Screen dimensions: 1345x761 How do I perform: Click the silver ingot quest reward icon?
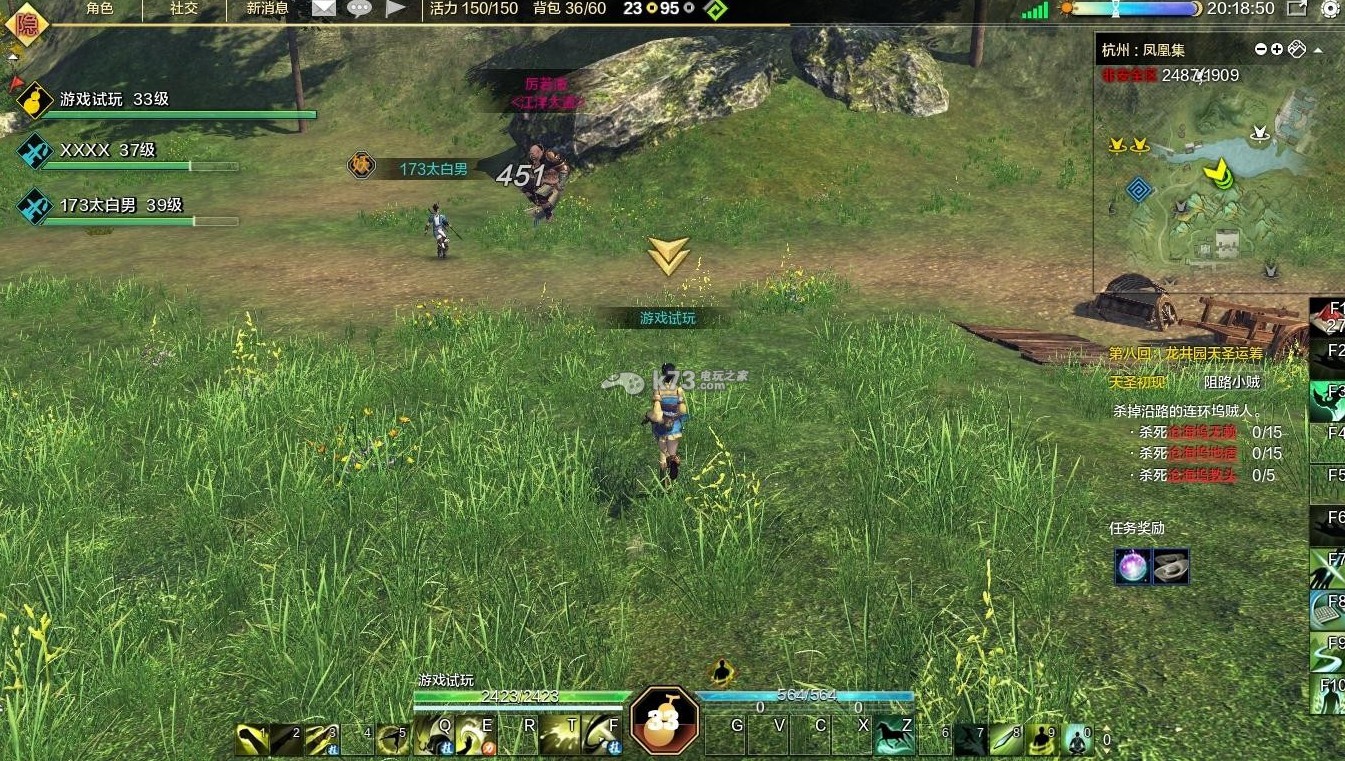tap(1171, 567)
